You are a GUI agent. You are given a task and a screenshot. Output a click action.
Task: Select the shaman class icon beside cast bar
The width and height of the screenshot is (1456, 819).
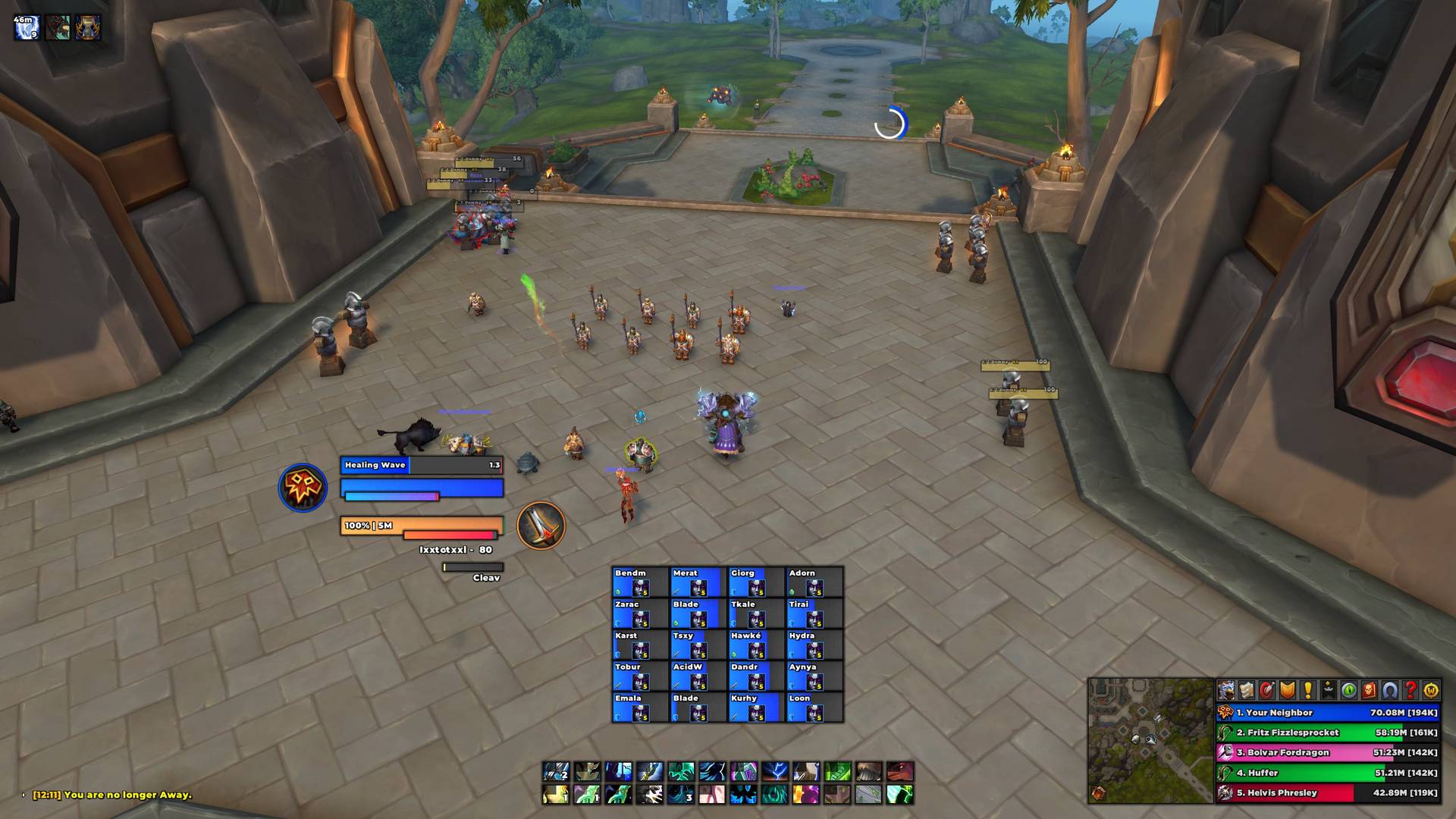pyautogui.click(x=303, y=488)
